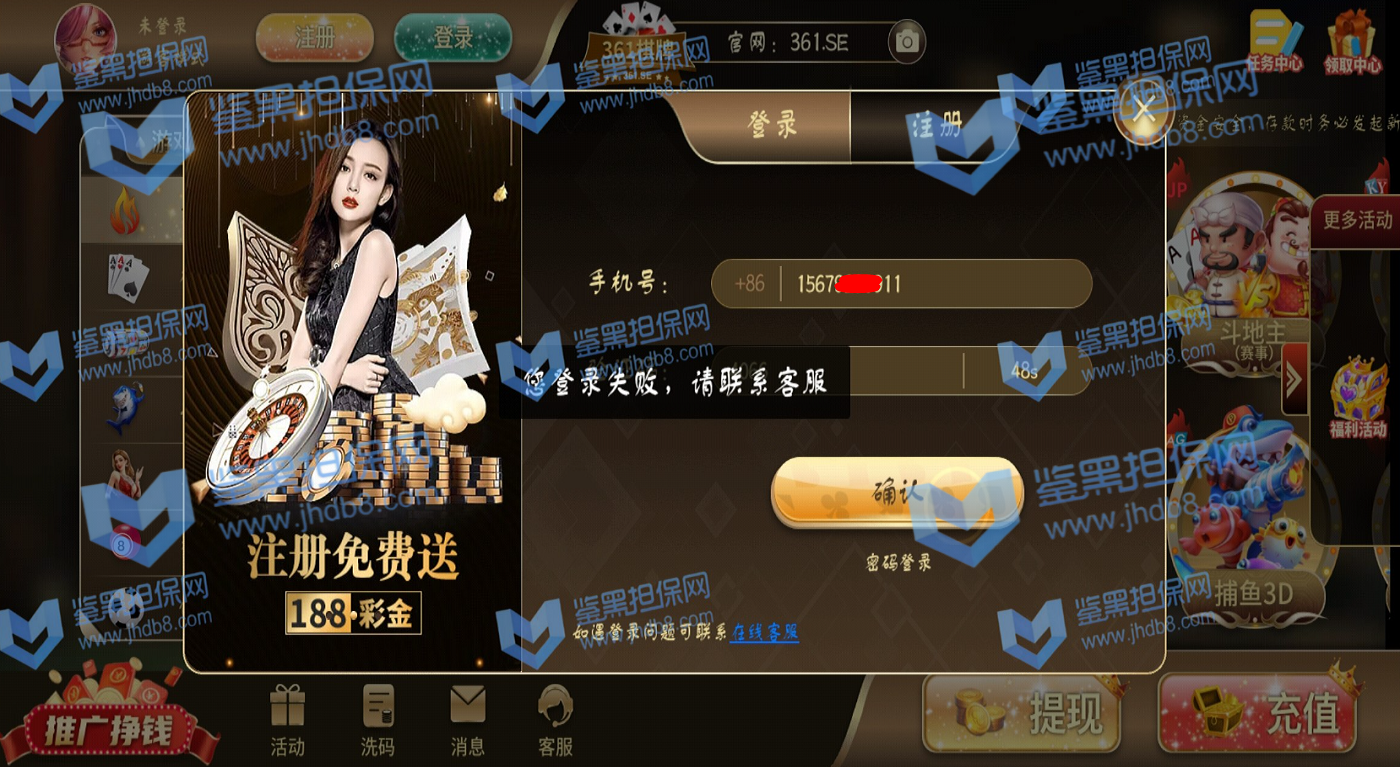Open the 洗码 rebate menu
This screenshot has height=767, width=1400.
tap(377, 720)
